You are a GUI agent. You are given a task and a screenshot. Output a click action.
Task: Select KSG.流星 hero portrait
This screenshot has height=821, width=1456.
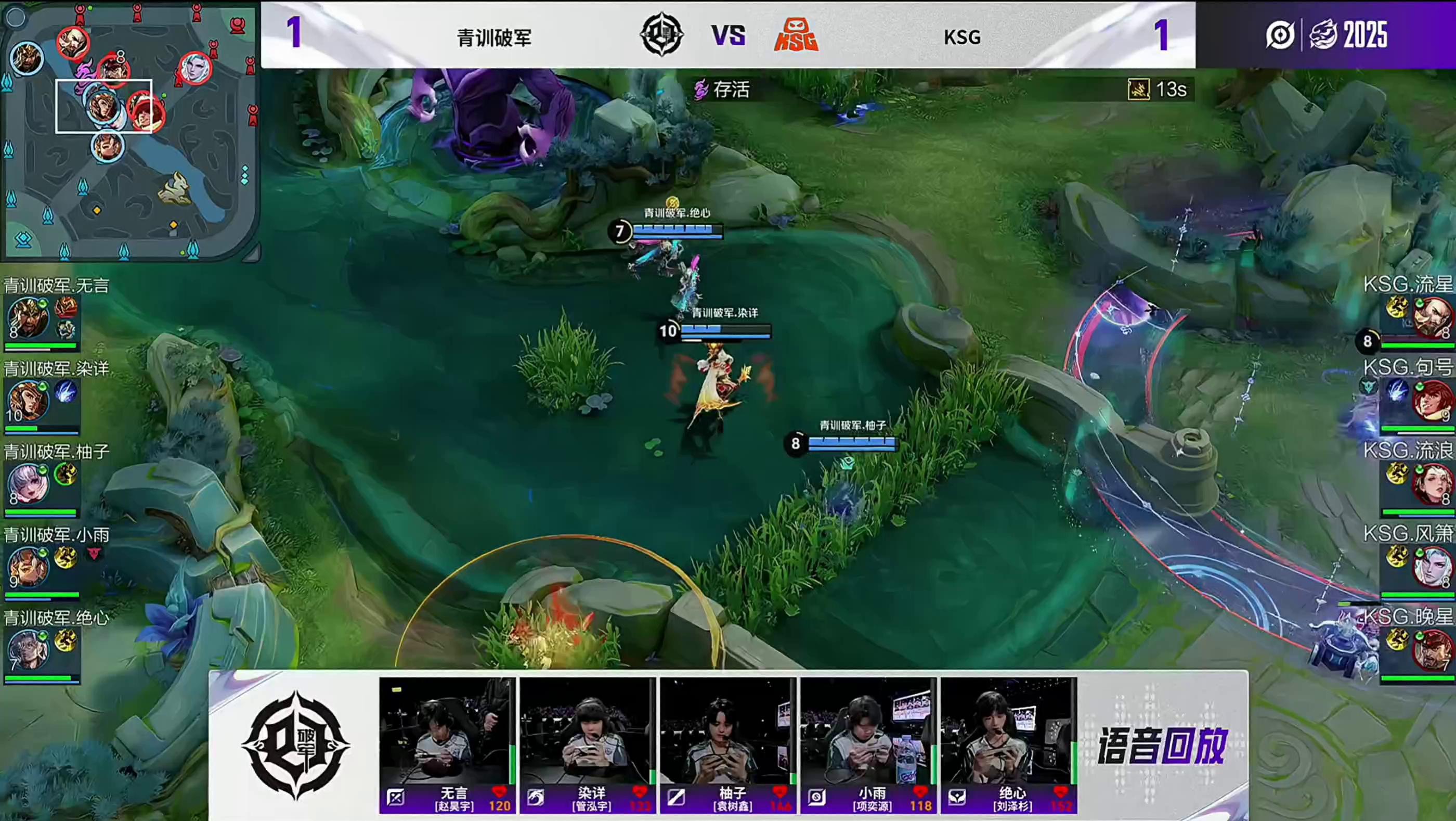pyautogui.click(x=1431, y=317)
